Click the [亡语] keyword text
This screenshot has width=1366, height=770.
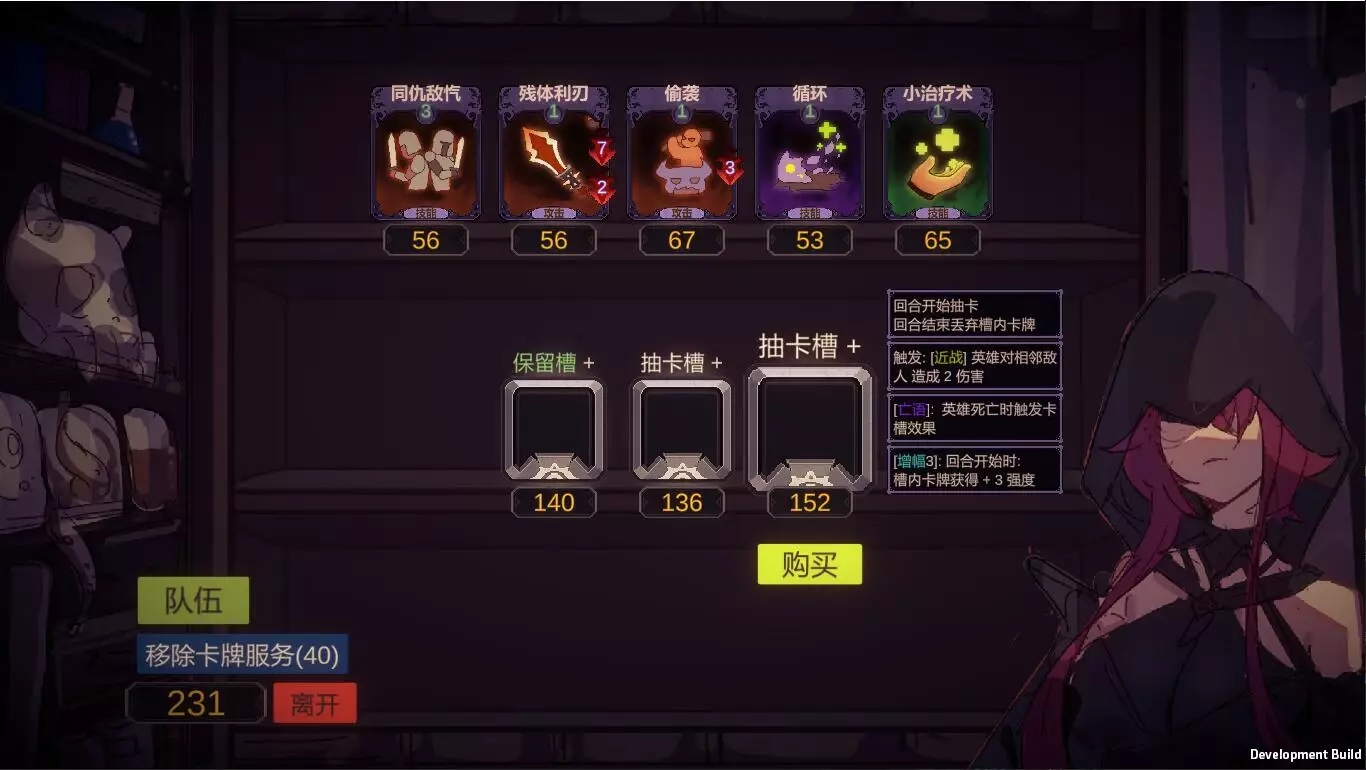tap(912, 409)
